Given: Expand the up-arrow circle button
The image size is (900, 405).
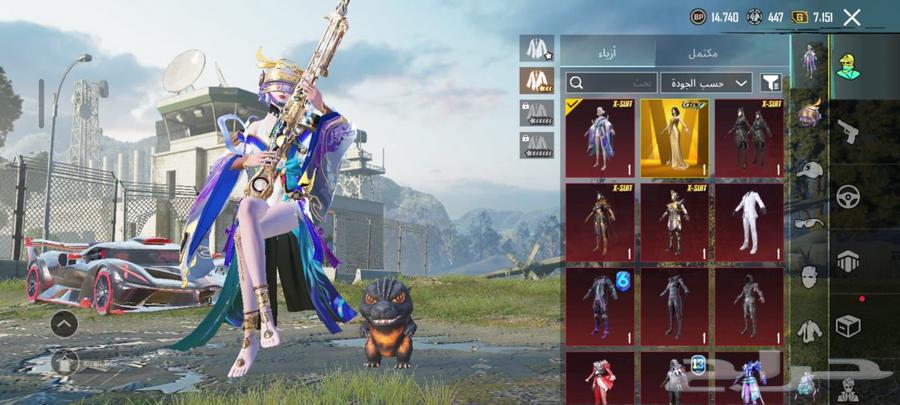Looking at the screenshot, I should 63,323.
